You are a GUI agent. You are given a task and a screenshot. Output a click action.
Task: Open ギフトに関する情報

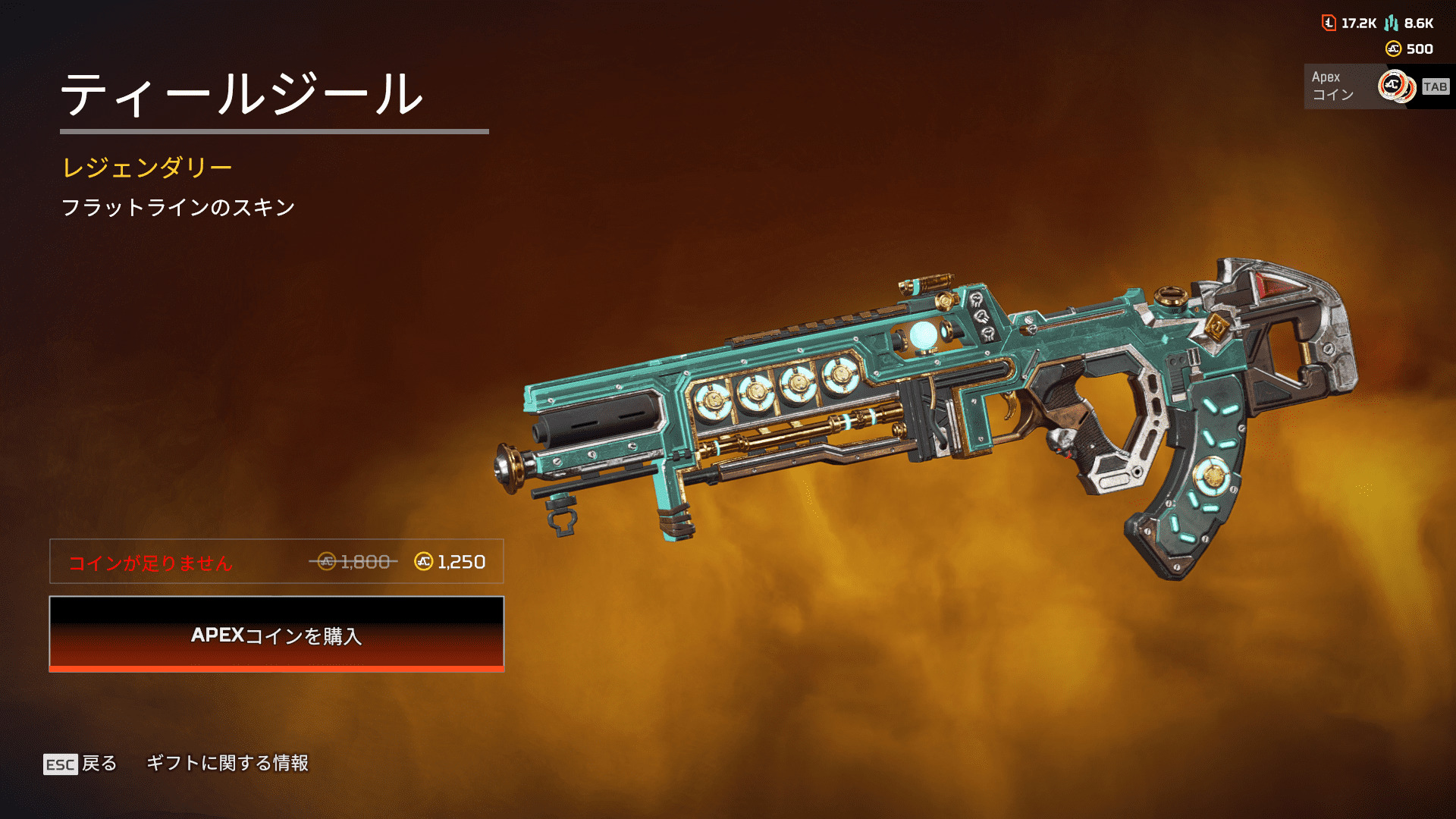point(227,763)
